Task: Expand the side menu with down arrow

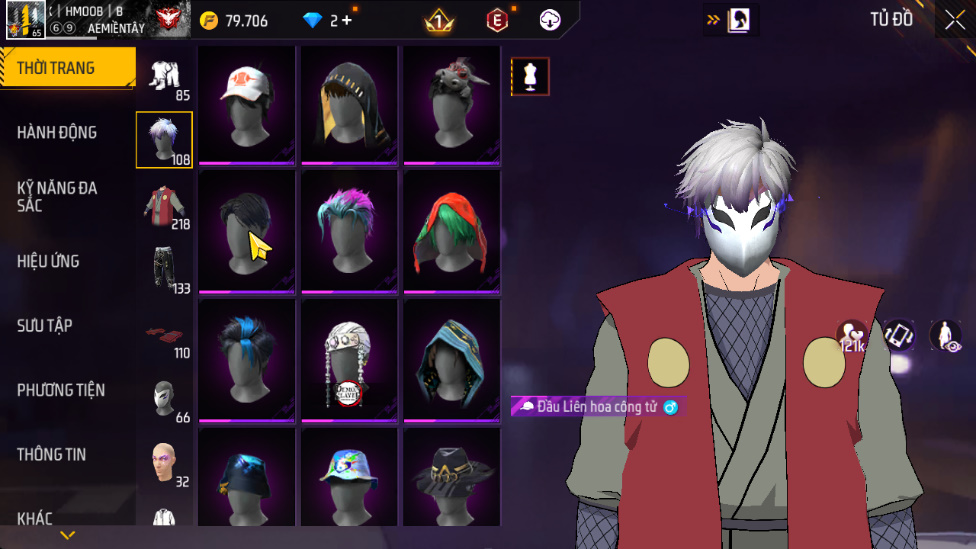Action: point(67,536)
